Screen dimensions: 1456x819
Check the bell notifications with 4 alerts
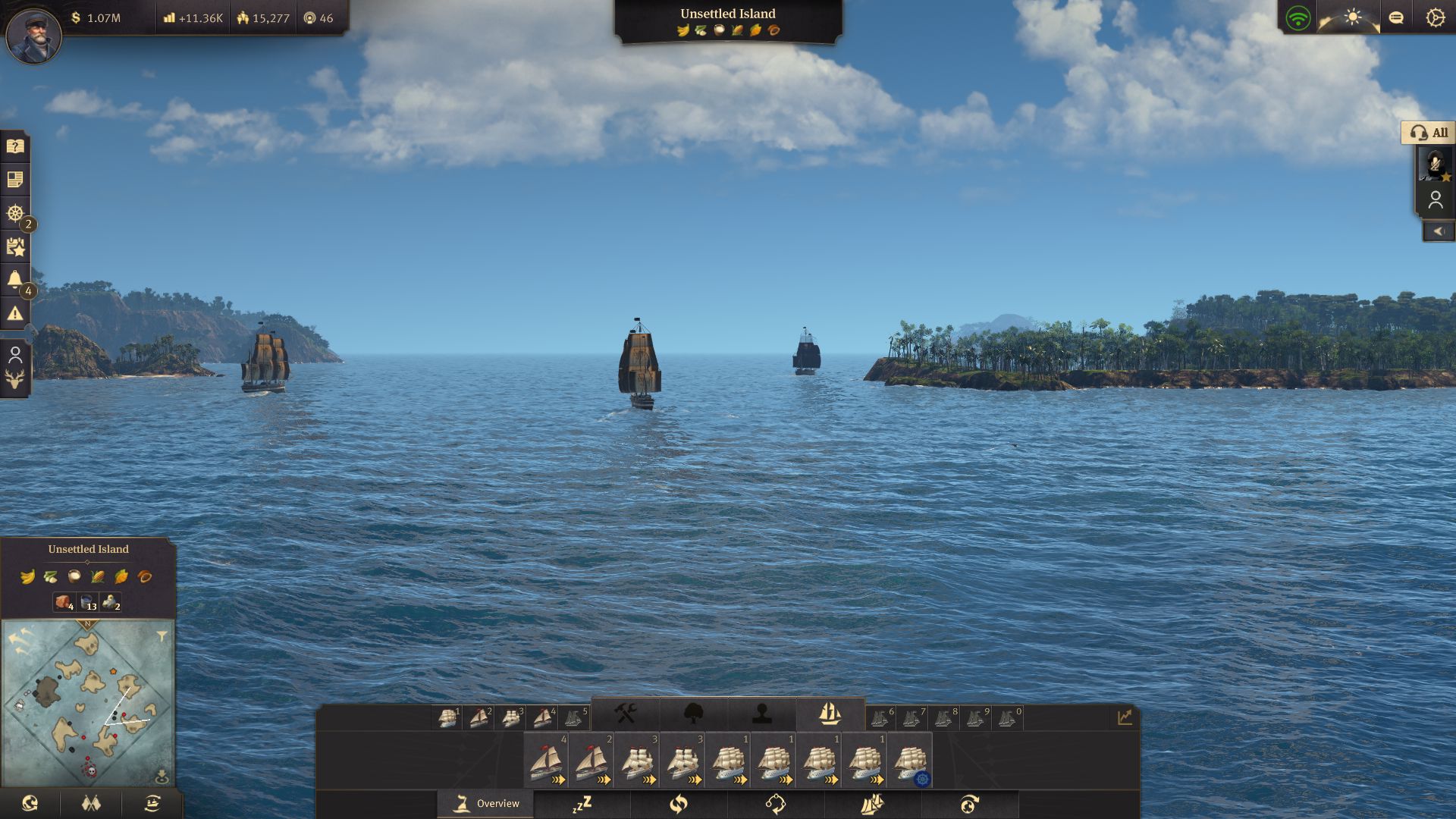click(x=15, y=279)
